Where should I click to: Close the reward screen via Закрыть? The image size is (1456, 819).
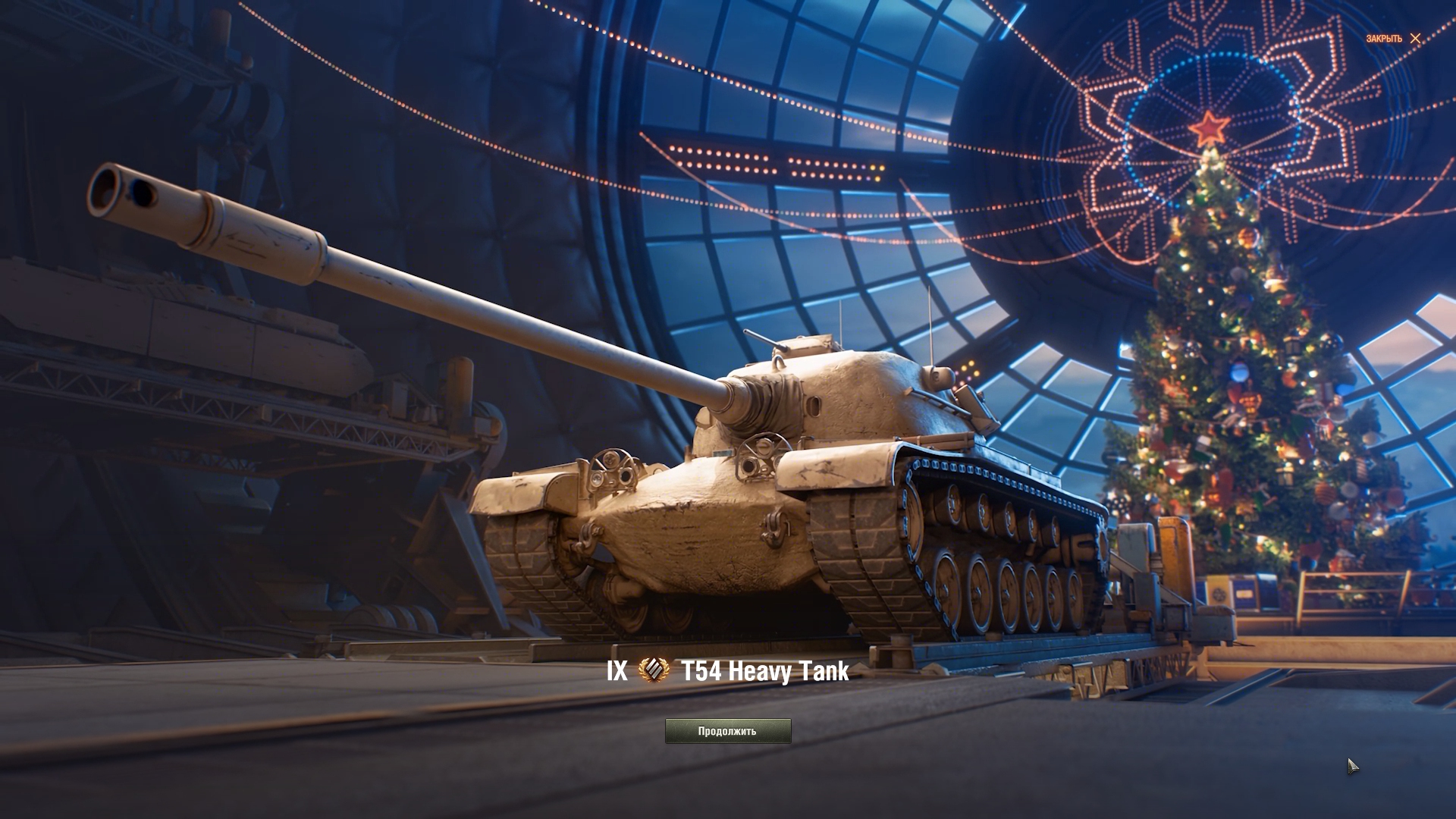point(1394,39)
